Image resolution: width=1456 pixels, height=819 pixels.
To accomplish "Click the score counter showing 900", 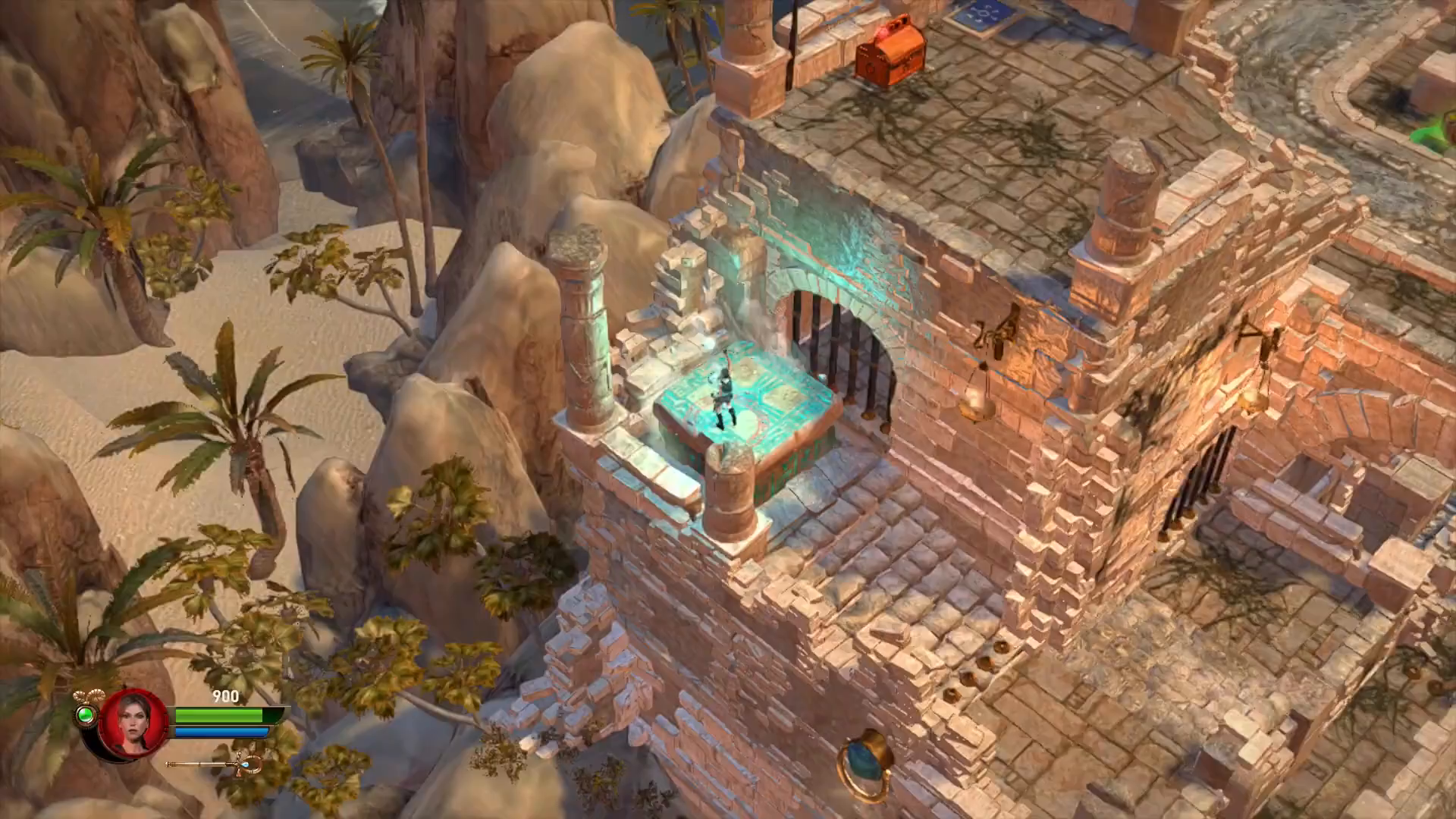I will tap(224, 696).
